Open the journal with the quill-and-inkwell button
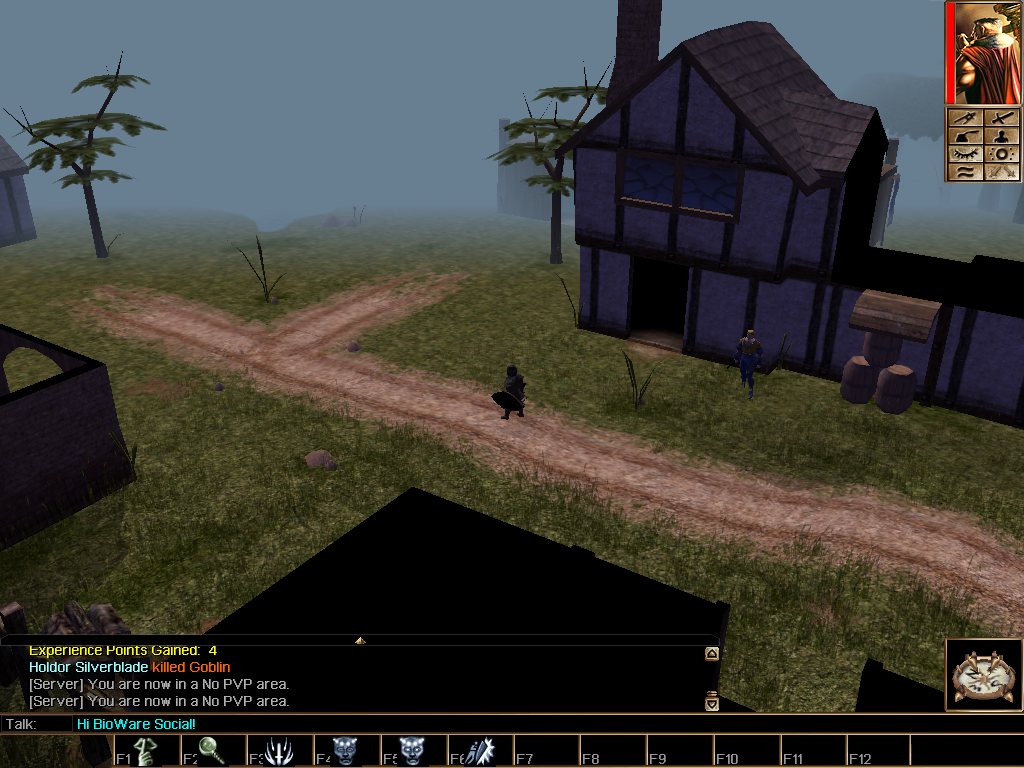Screen dimensions: 1024x768 (x=966, y=136)
